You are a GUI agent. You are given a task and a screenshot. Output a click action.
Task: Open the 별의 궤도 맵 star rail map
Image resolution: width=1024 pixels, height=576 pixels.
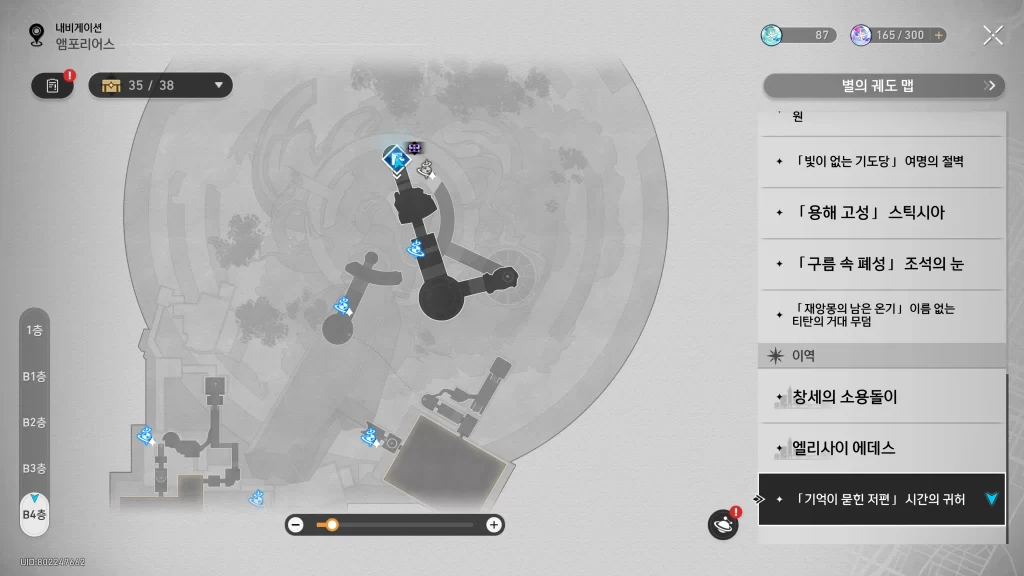pyautogui.click(x=883, y=86)
